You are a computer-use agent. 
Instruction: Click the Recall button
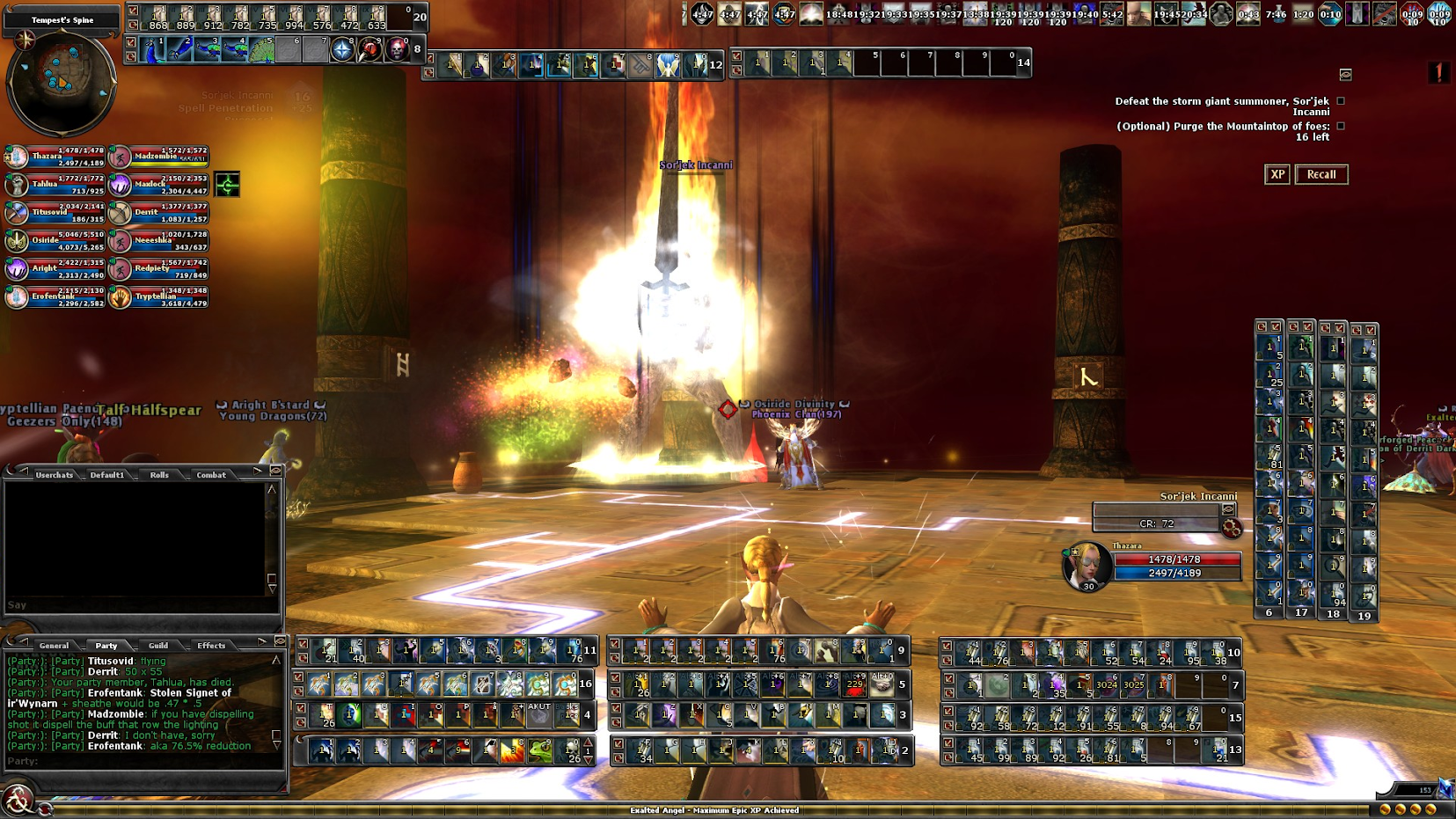tap(1321, 174)
